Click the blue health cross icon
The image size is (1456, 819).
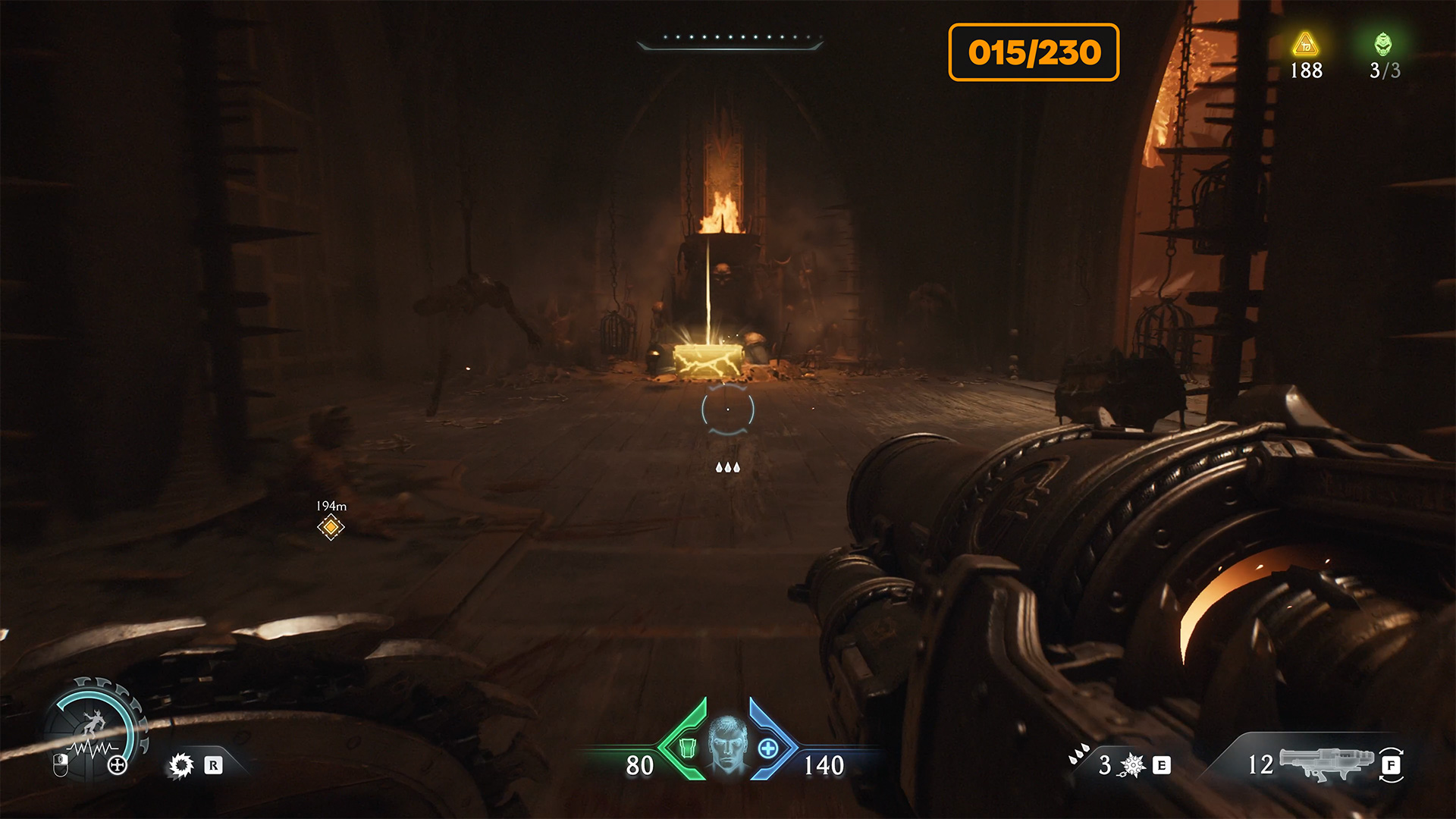pyautogui.click(x=767, y=748)
